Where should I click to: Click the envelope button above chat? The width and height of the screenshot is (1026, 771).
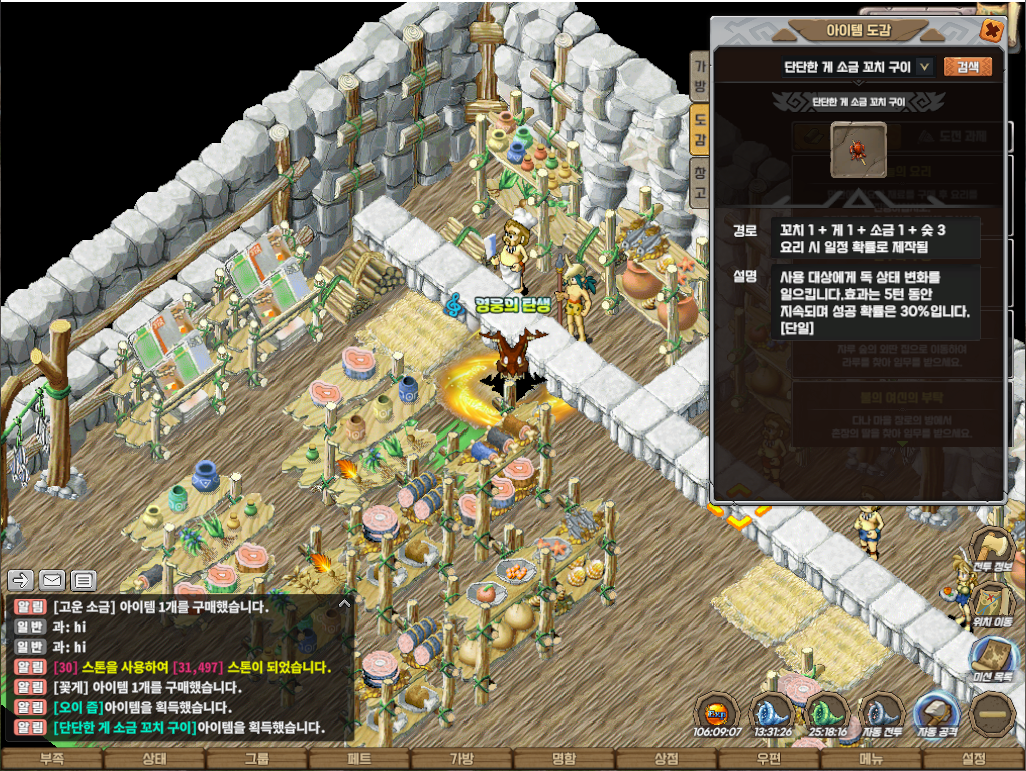[x=52, y=580]
